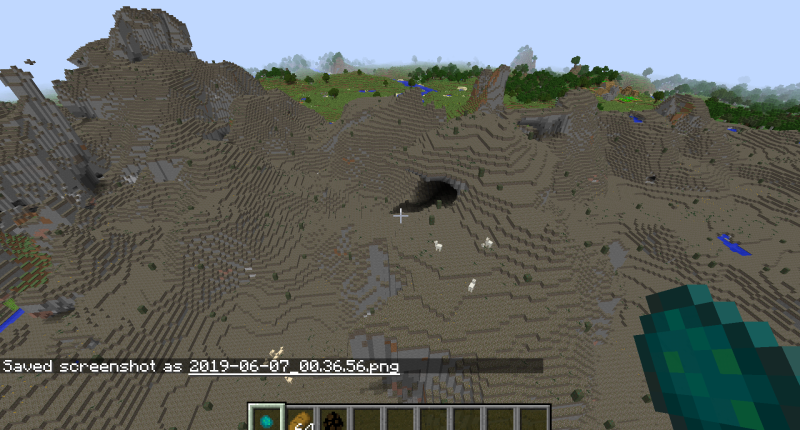Select the bread stack hotbar slot

click(x=299, y=420)
